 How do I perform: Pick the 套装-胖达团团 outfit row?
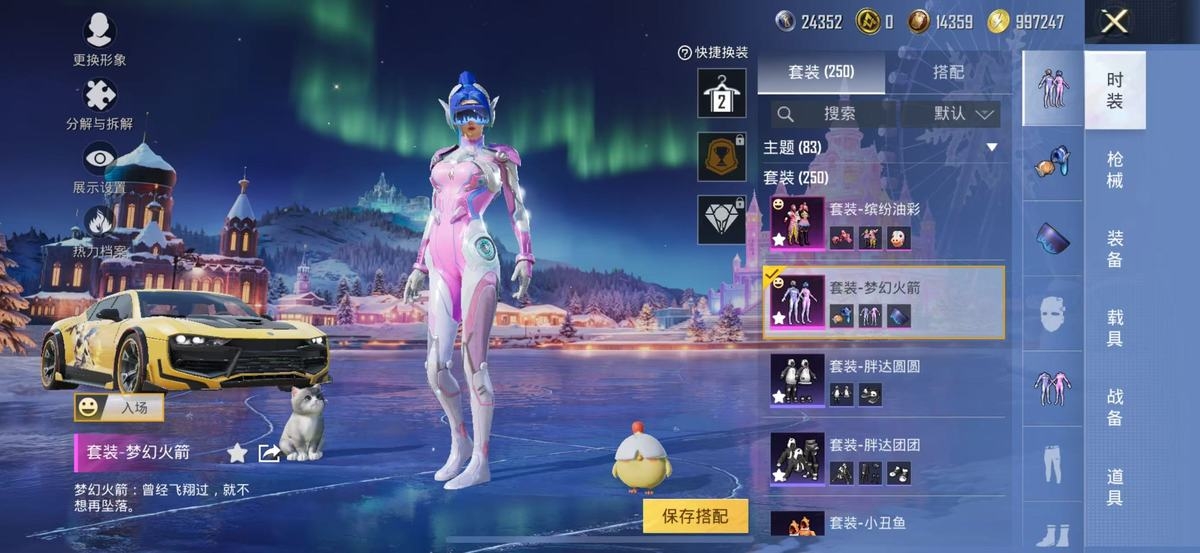click(x=884, y=459)
